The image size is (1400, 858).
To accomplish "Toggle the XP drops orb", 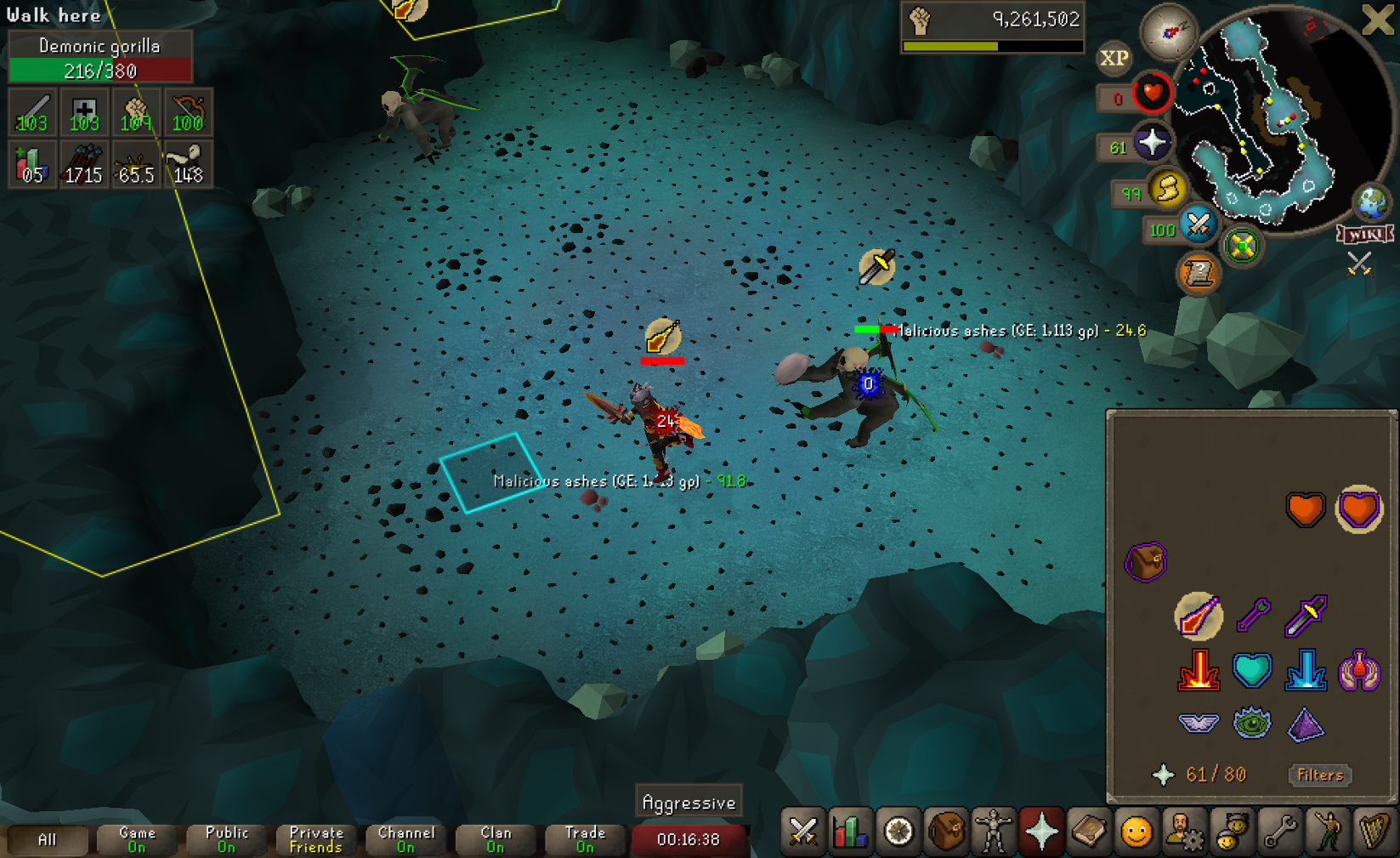I will tap(1114, 58).
